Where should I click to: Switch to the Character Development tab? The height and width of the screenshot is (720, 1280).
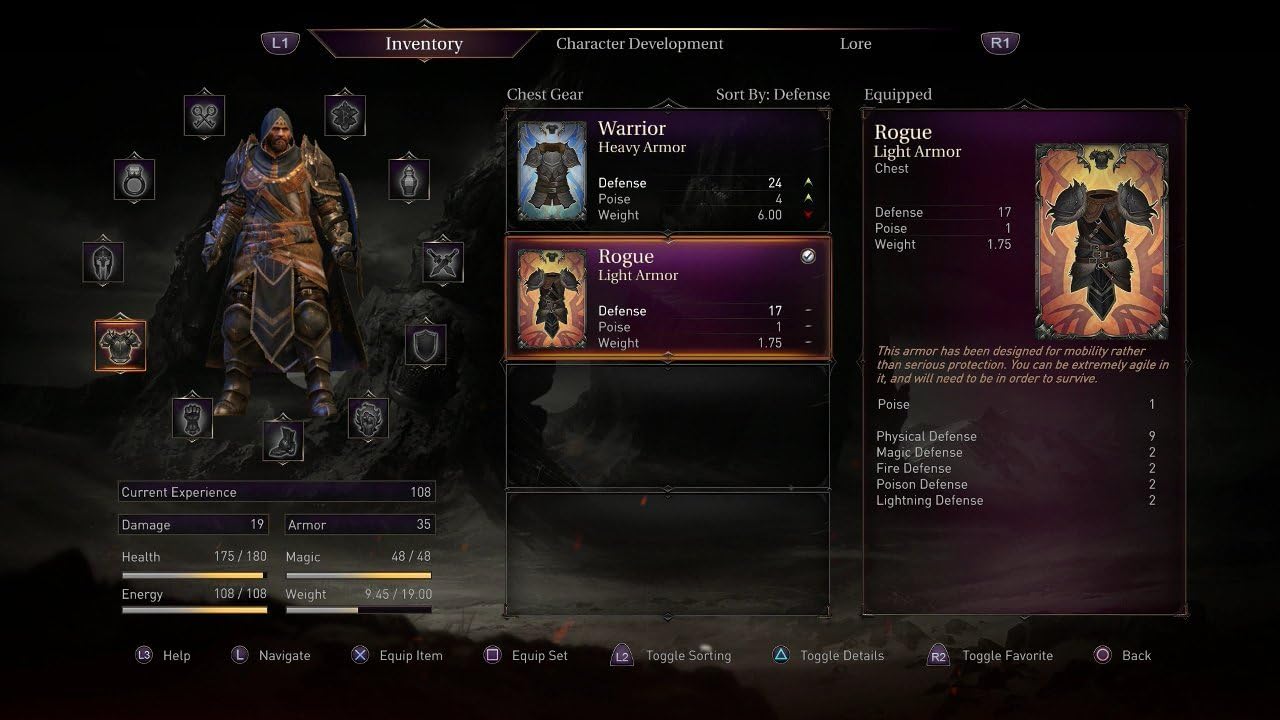click(x=639, y=44)
